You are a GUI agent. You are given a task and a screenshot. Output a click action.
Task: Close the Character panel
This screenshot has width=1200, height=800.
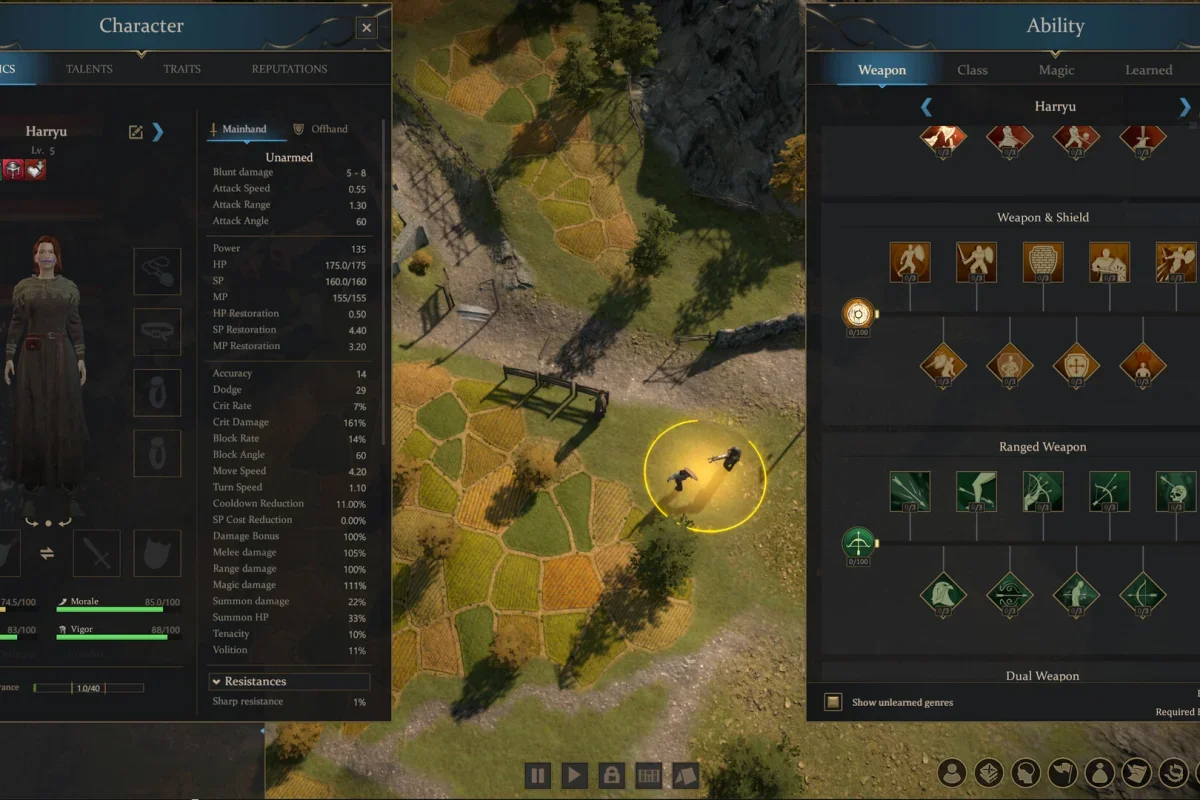[x=367, y=28]
